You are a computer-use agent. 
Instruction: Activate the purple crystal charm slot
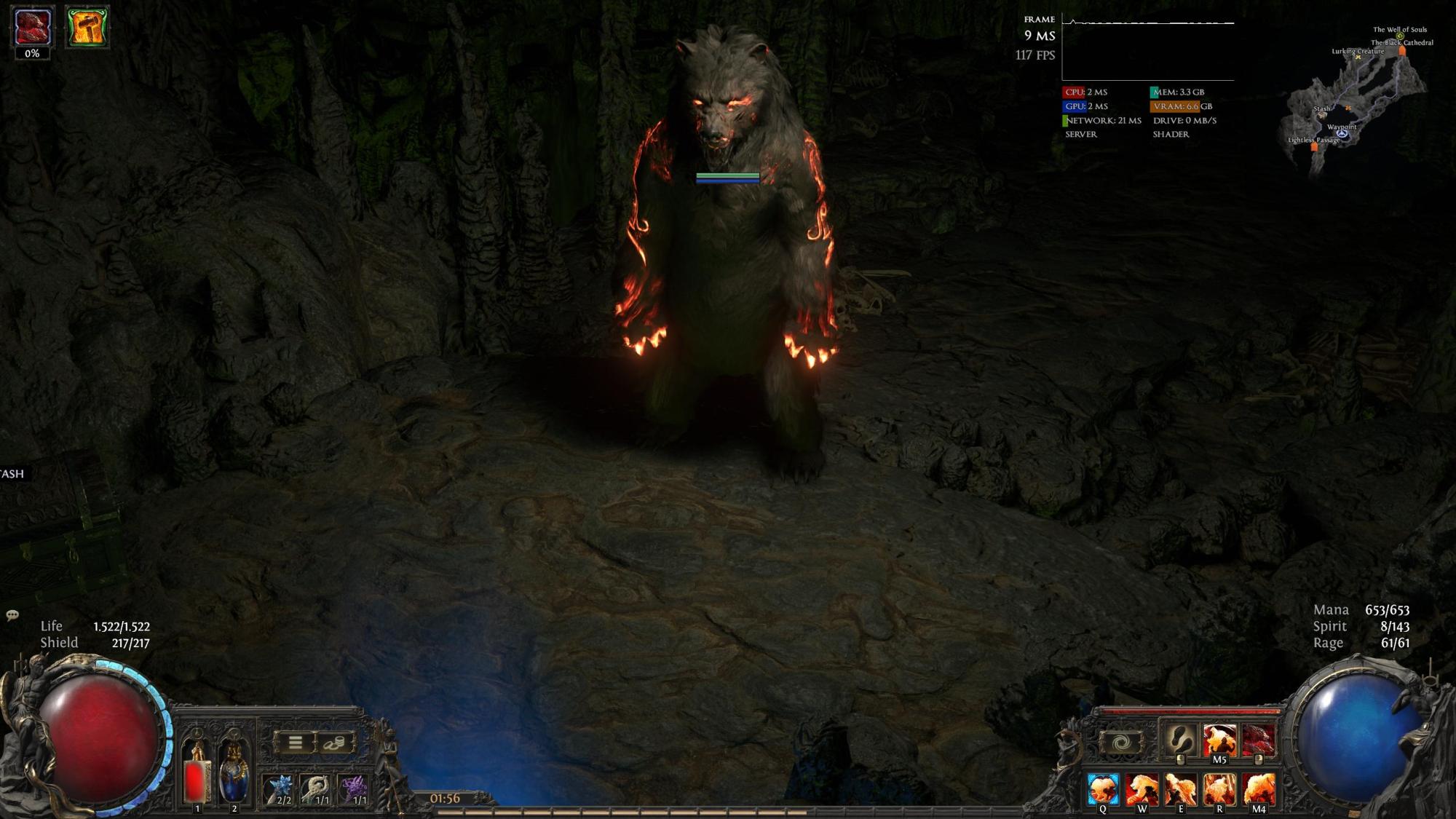[355, 789]
